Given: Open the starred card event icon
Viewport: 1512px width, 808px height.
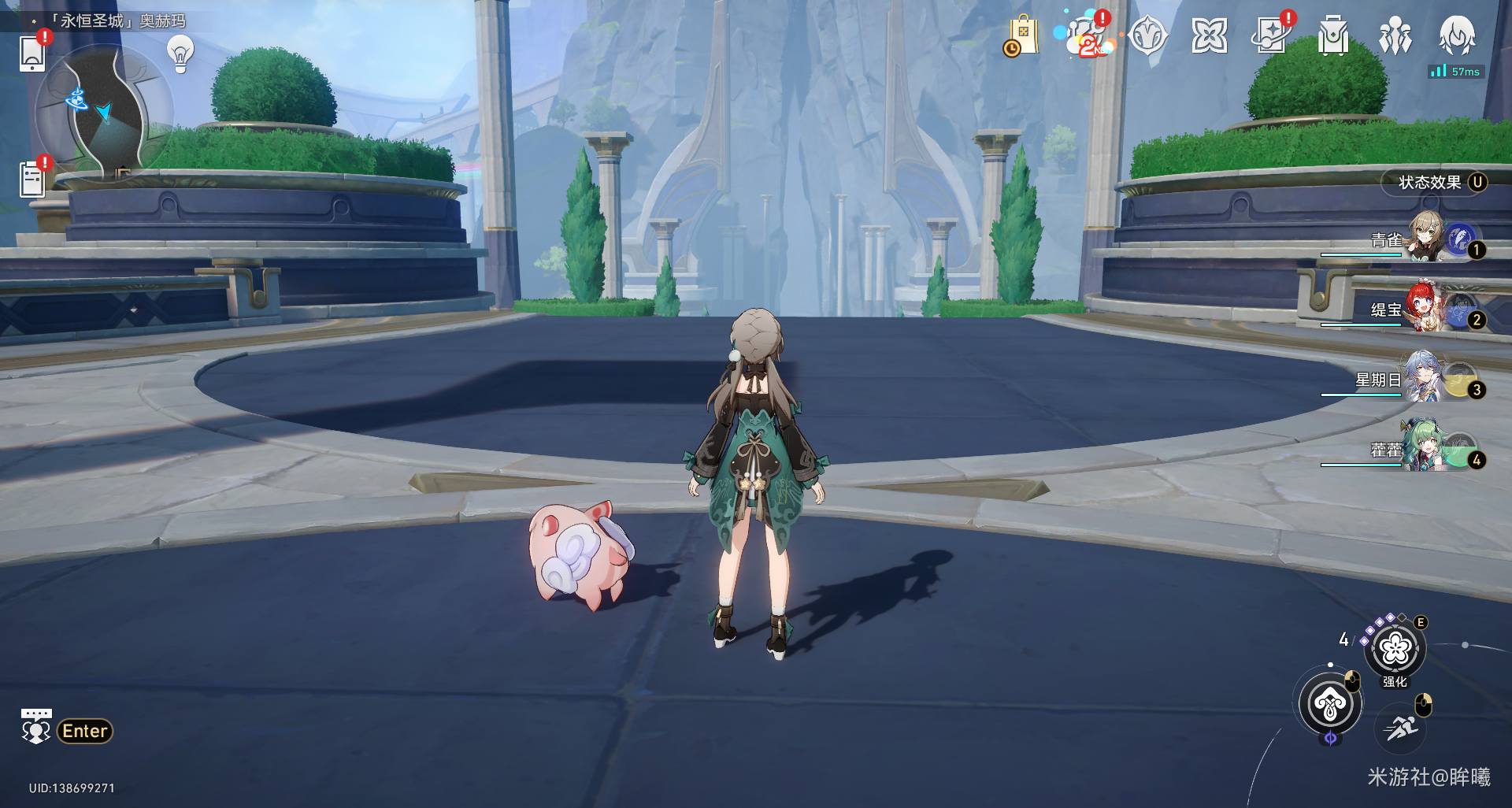Looking at the screenshot, I should coord(1271,36).
